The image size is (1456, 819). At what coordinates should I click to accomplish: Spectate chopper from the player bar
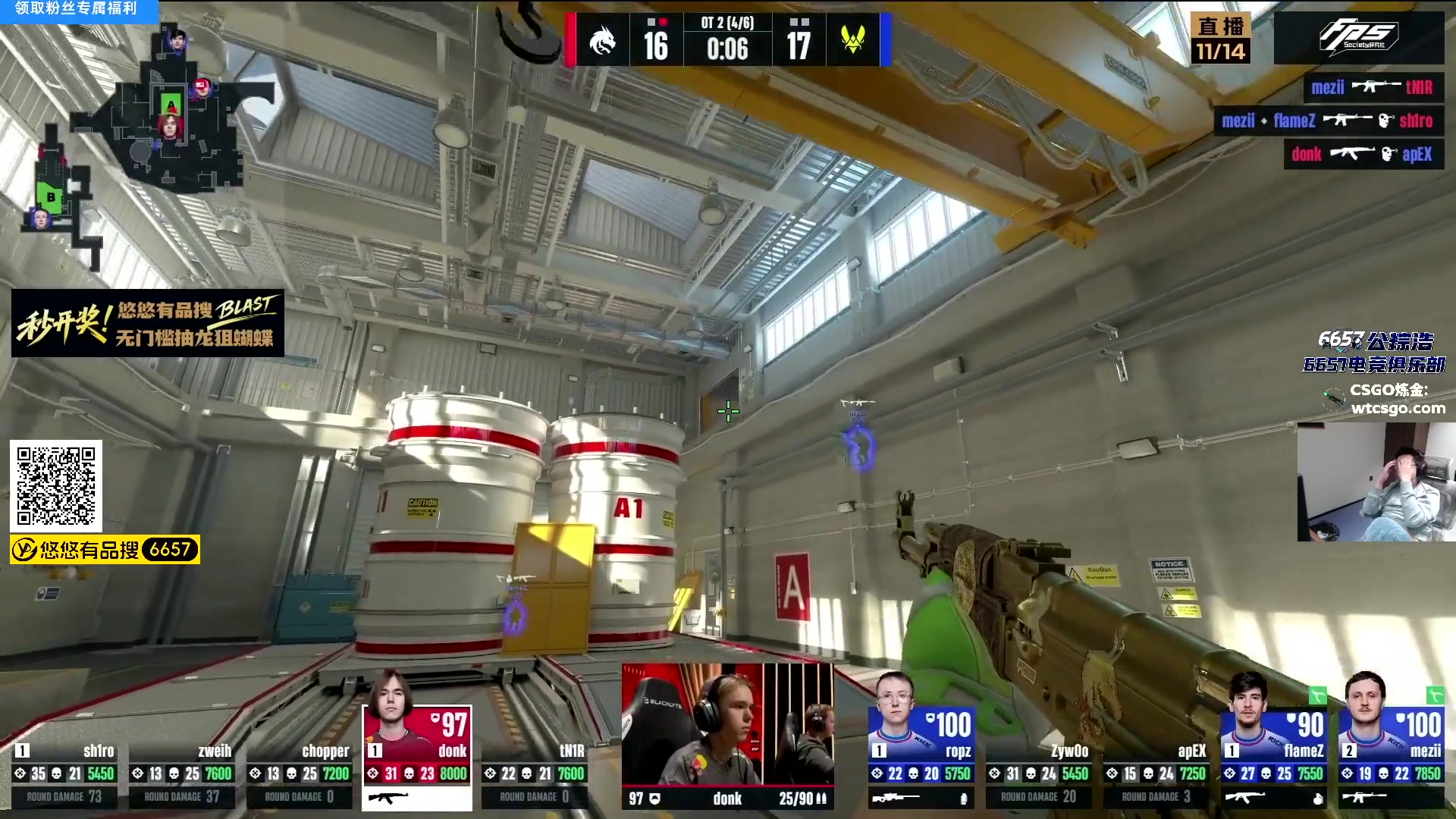300,773
